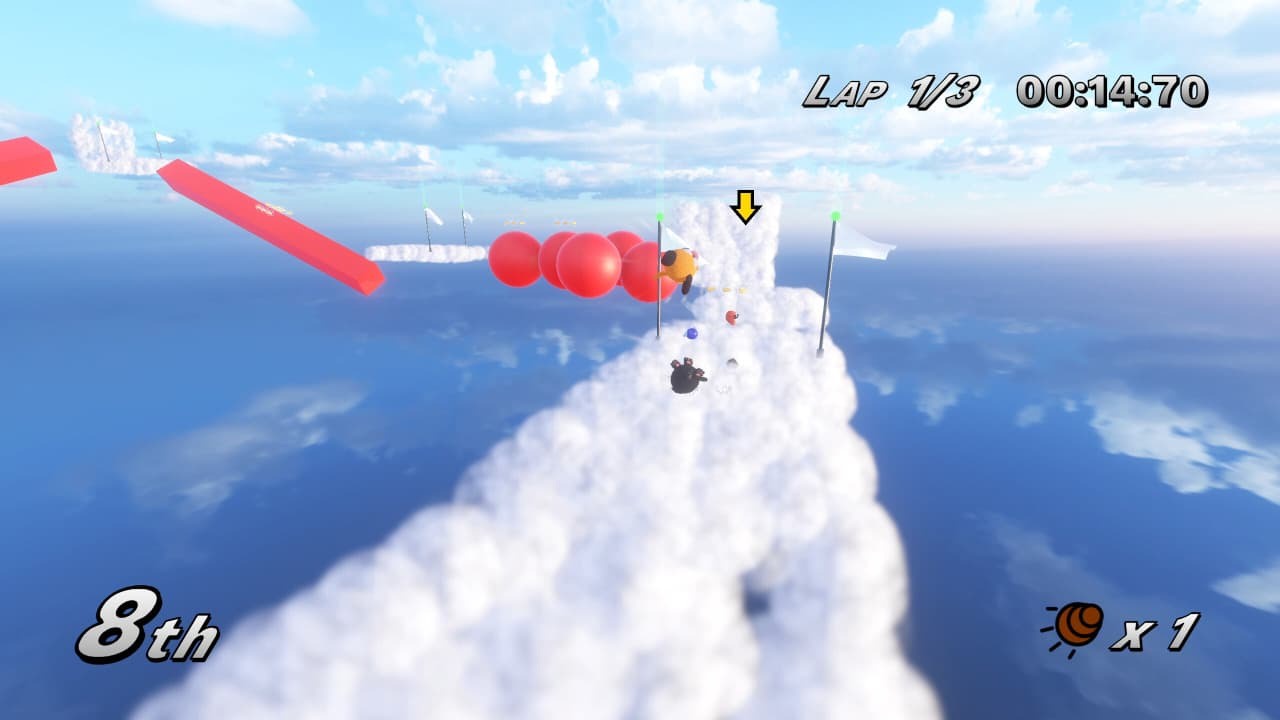Click the blue ball item on the cloud

pyautogui.click(x=691, y=336)
